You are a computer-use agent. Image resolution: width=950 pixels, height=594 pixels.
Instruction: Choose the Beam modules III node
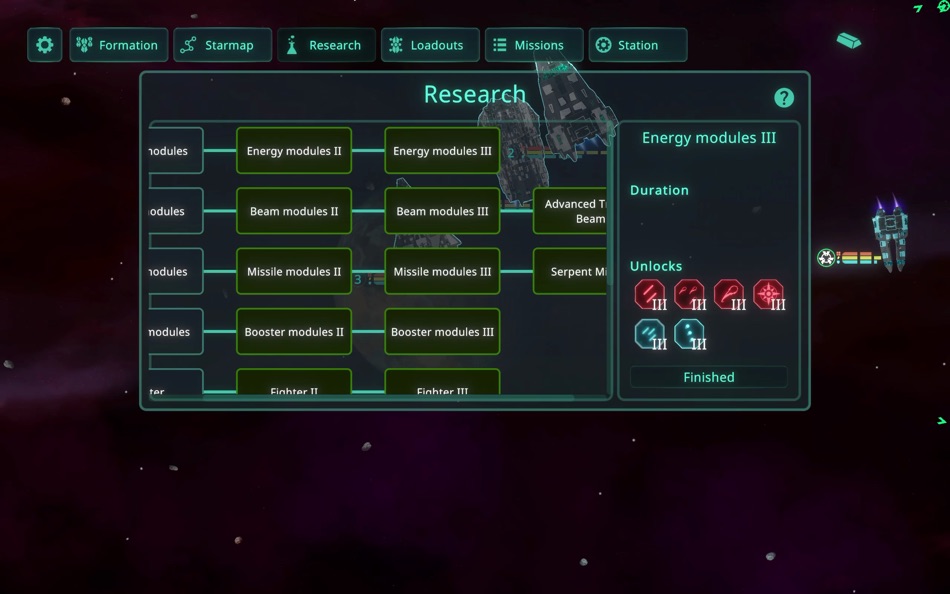coord(442,211)
